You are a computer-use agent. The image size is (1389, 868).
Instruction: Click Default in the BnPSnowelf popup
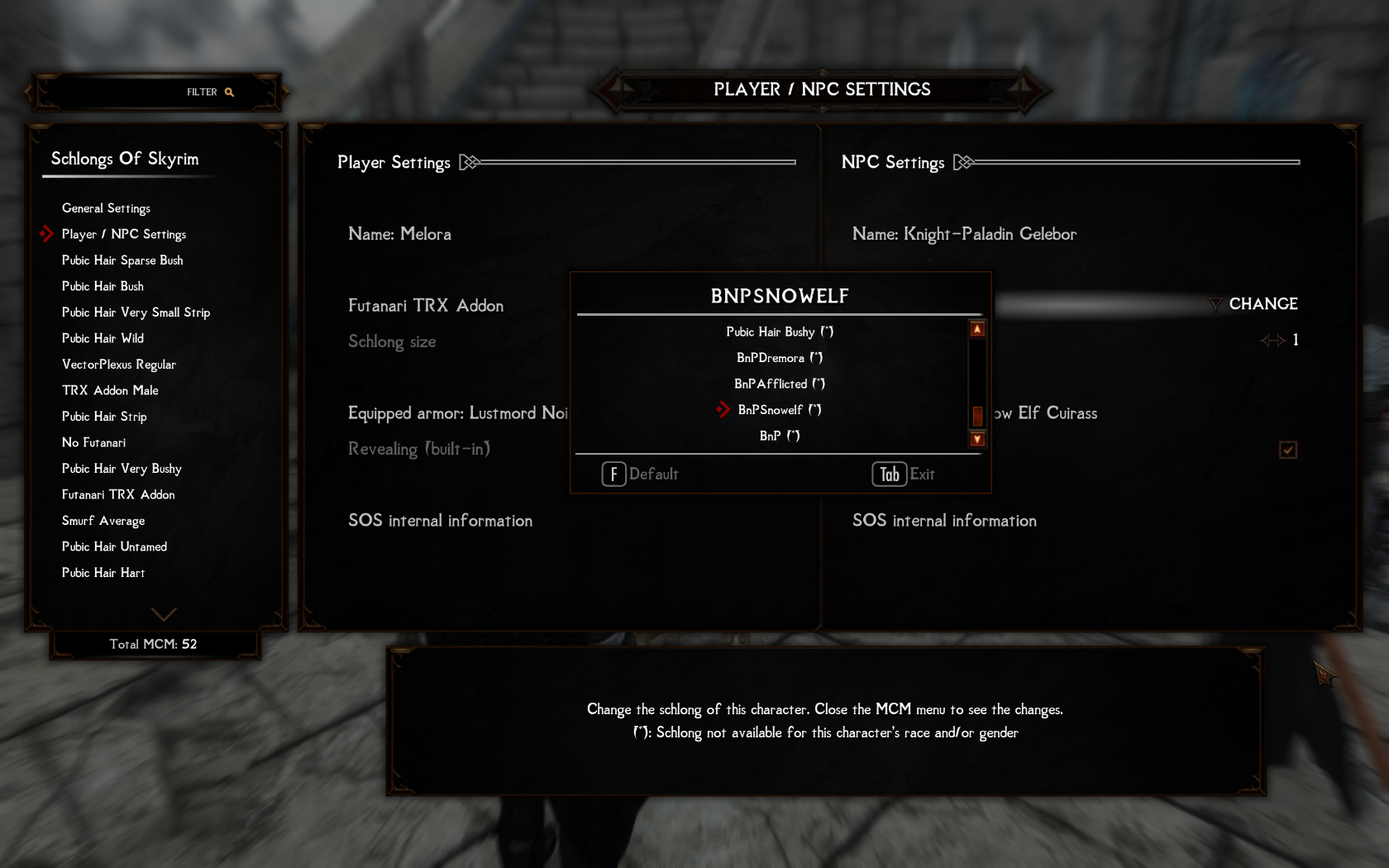pyautogui.click(x=640, y=474)
